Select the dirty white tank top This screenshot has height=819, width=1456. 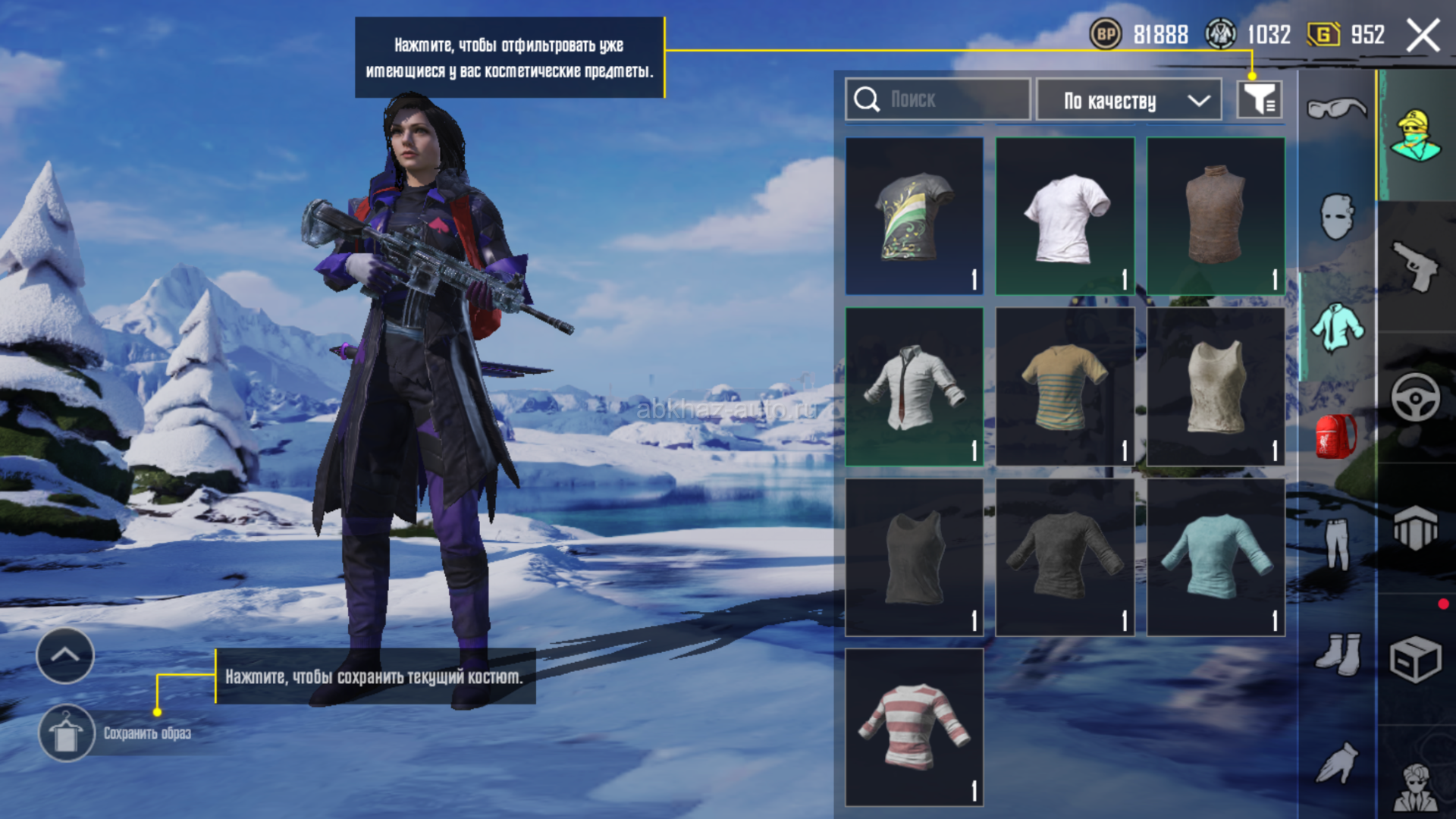tap(1215, 387)
